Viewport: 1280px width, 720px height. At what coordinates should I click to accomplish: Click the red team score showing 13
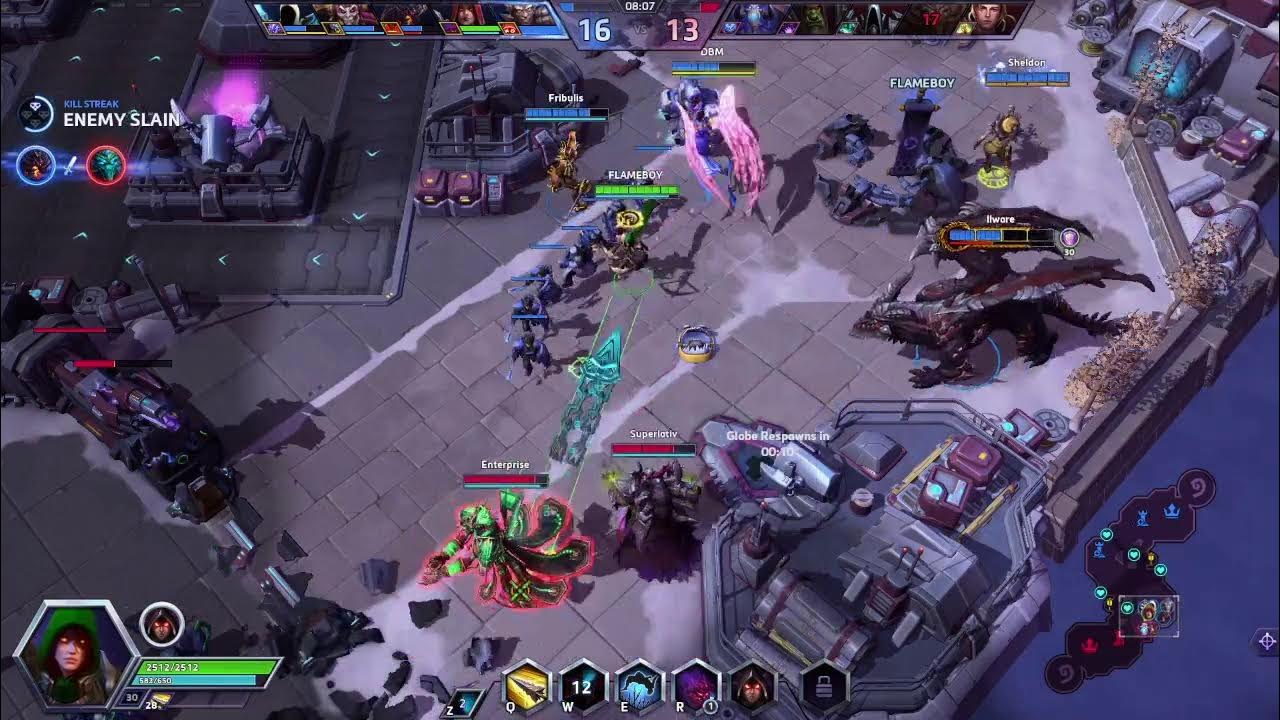coord(685,30)
